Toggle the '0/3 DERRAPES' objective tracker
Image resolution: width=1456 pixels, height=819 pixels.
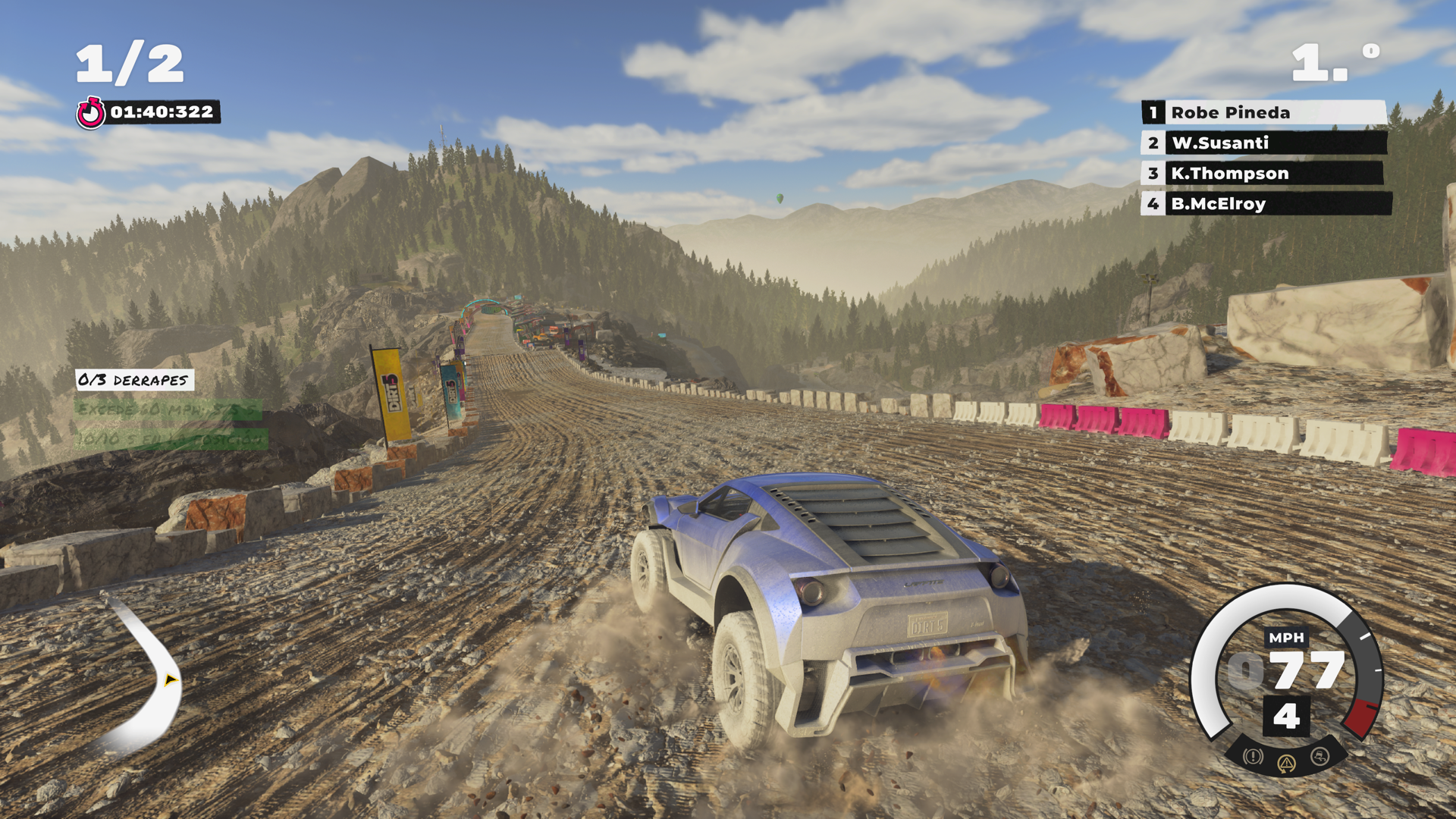coord(135,380)
